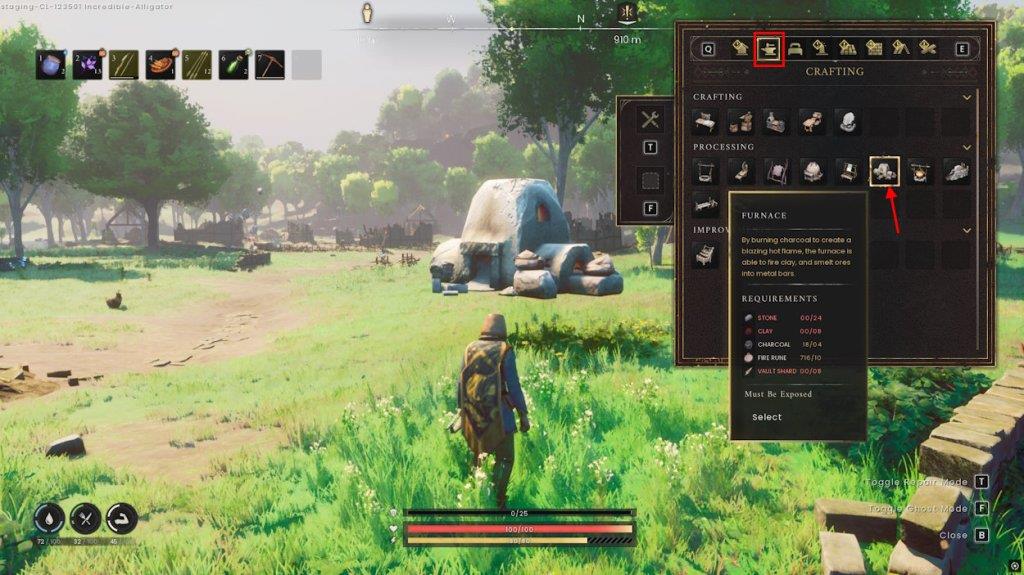Collapse the Processing section arrow
Screen dimensions: 1024x575
tap(966, 147)
